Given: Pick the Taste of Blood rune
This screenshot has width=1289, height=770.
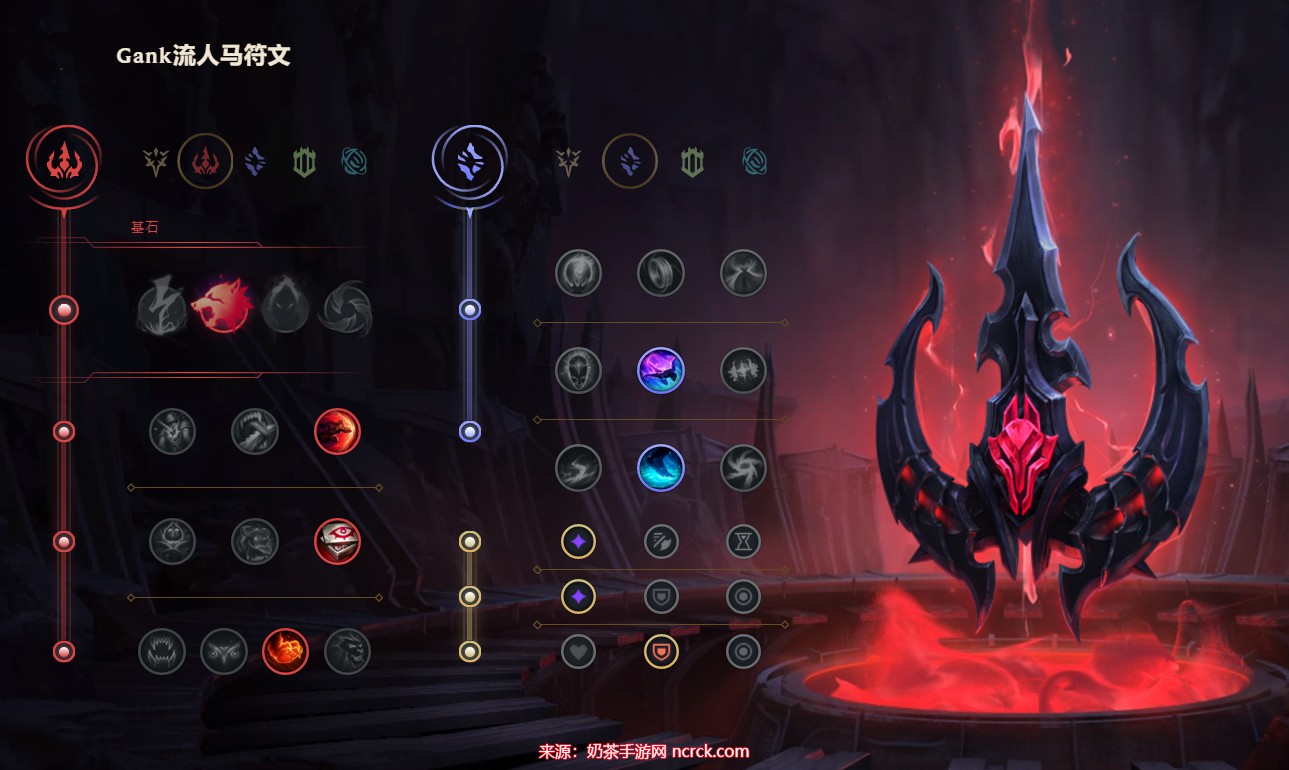Looking at the screenshot, I should click(x=255, y=432).
